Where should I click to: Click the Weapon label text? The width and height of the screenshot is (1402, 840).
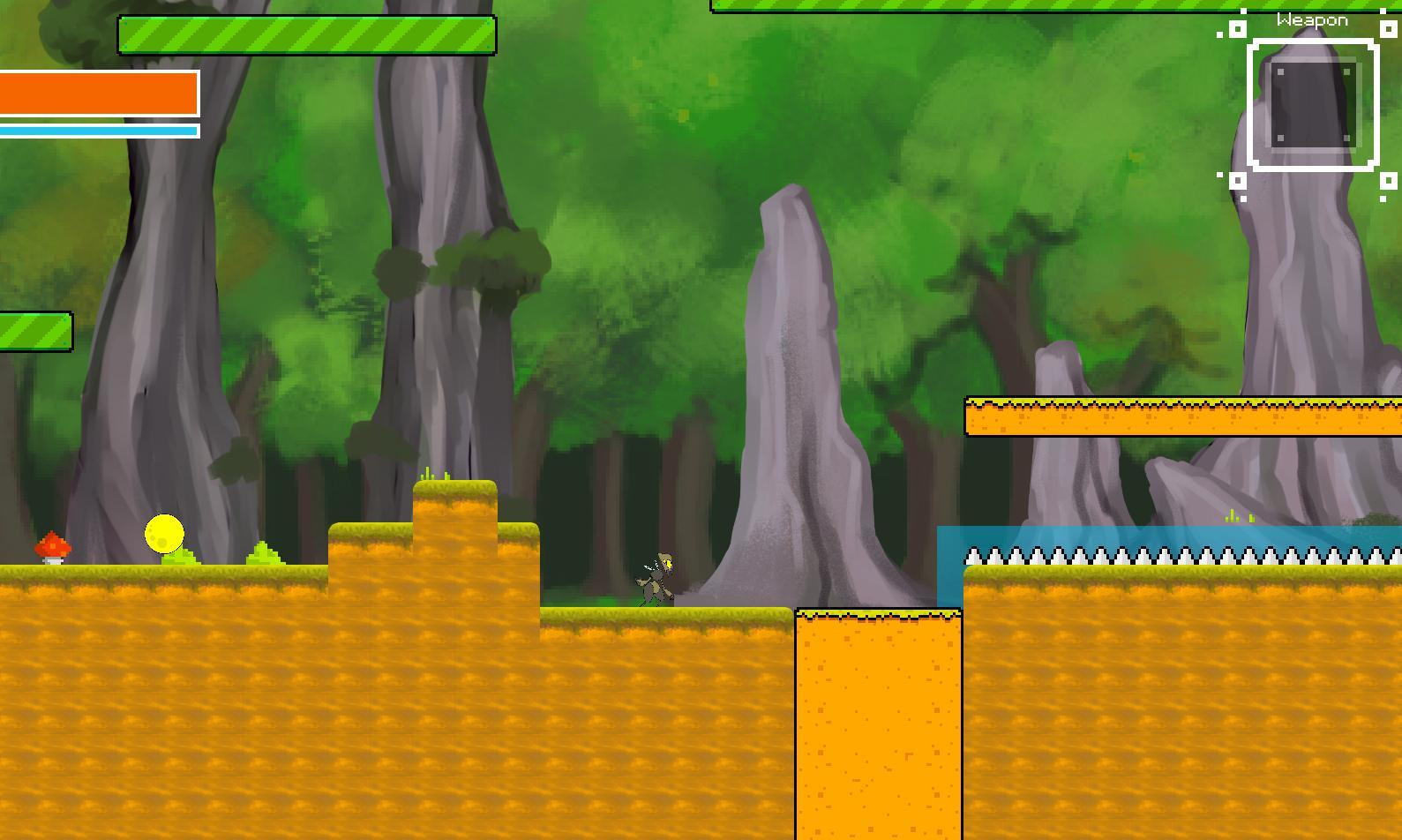coord(1312,19)
